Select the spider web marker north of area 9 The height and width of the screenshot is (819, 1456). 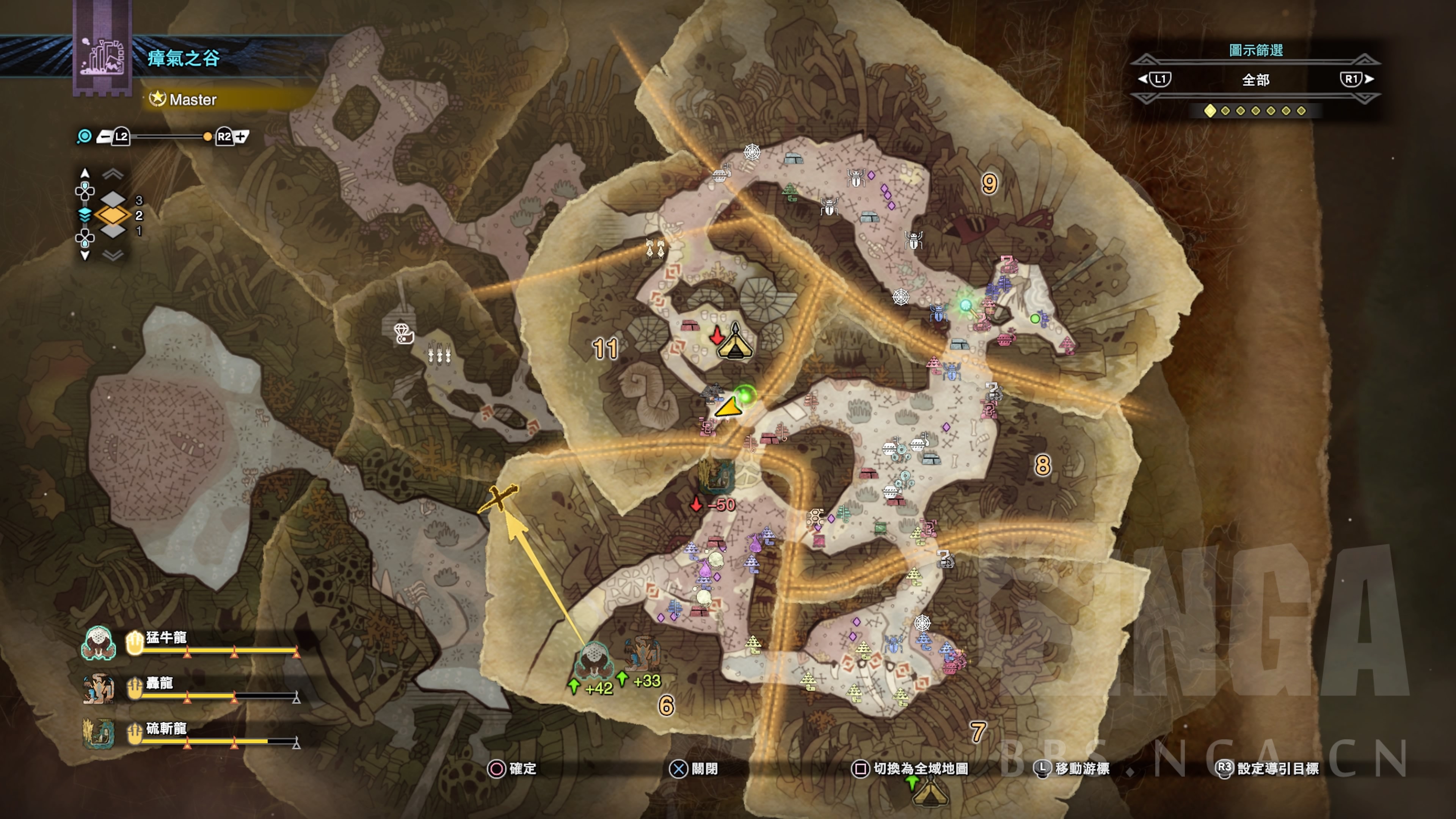[751, 152]
